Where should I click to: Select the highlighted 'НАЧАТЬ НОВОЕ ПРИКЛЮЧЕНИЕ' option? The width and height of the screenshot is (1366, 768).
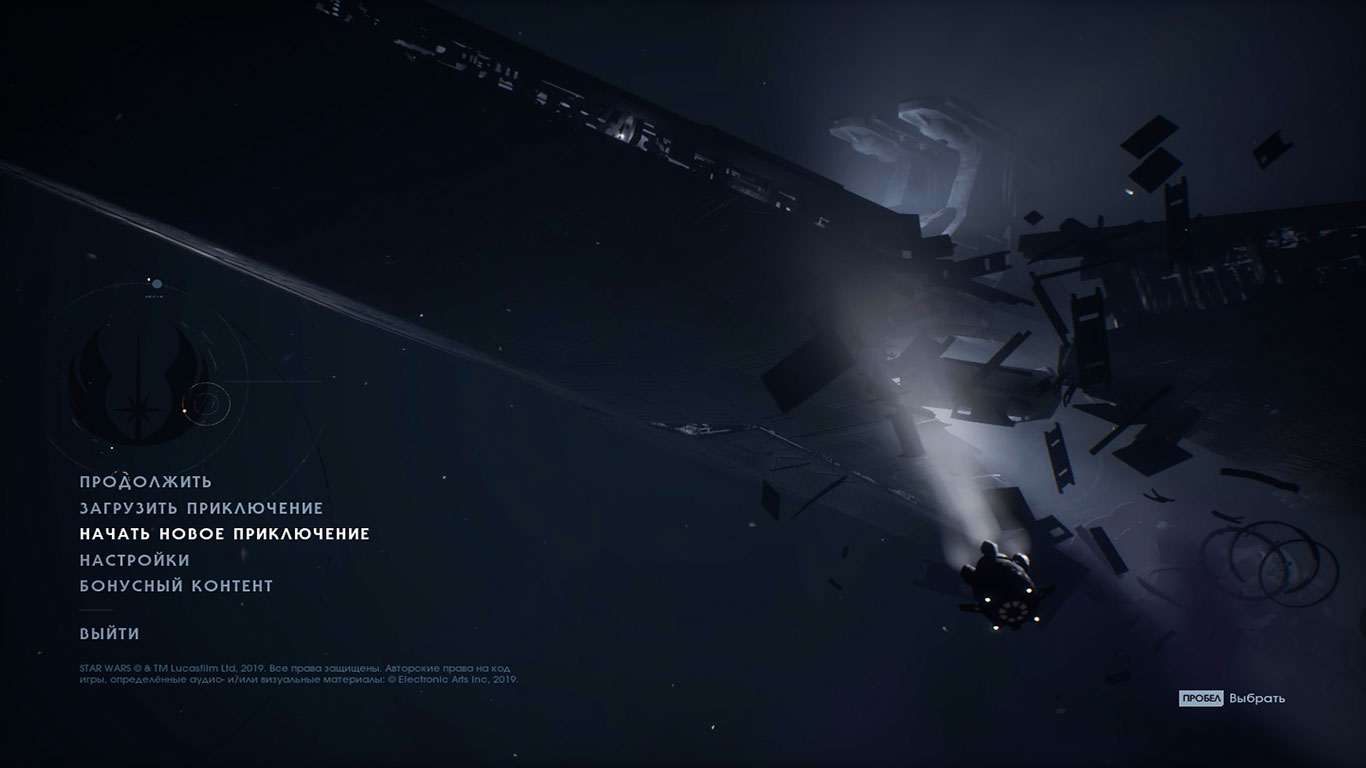225,534
